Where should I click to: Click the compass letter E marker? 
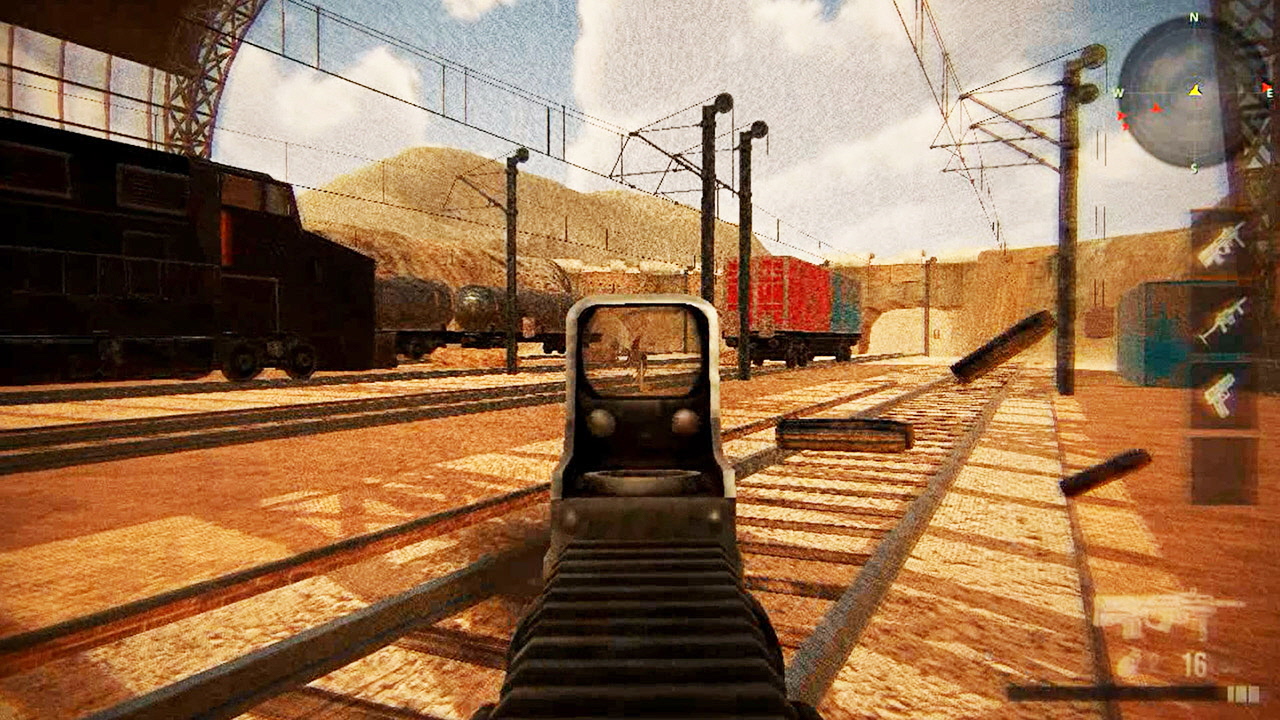point(1268,92)
